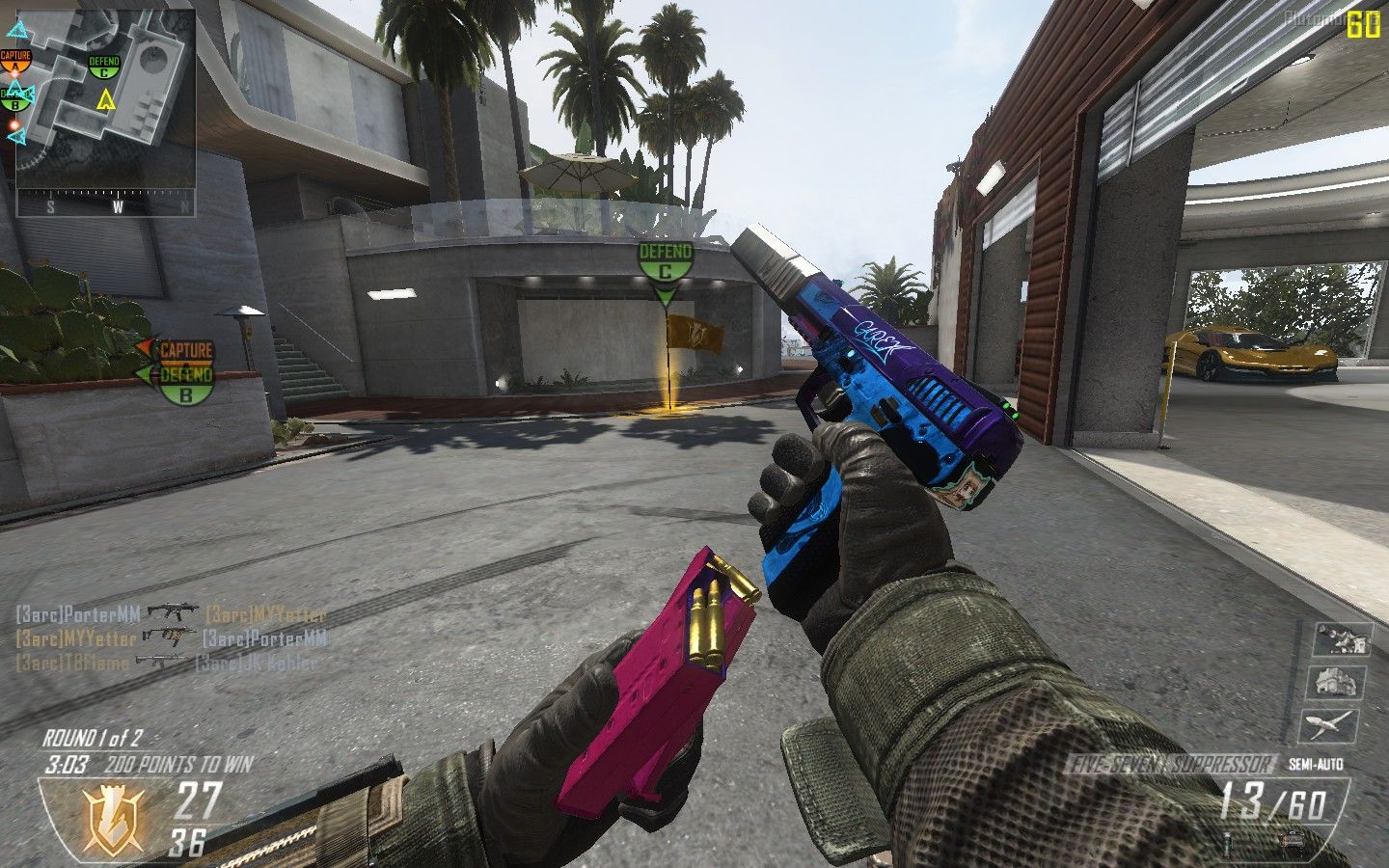
Task: Click the orange Capture objective indicator beside the cactus
Action: pos(183,350)
